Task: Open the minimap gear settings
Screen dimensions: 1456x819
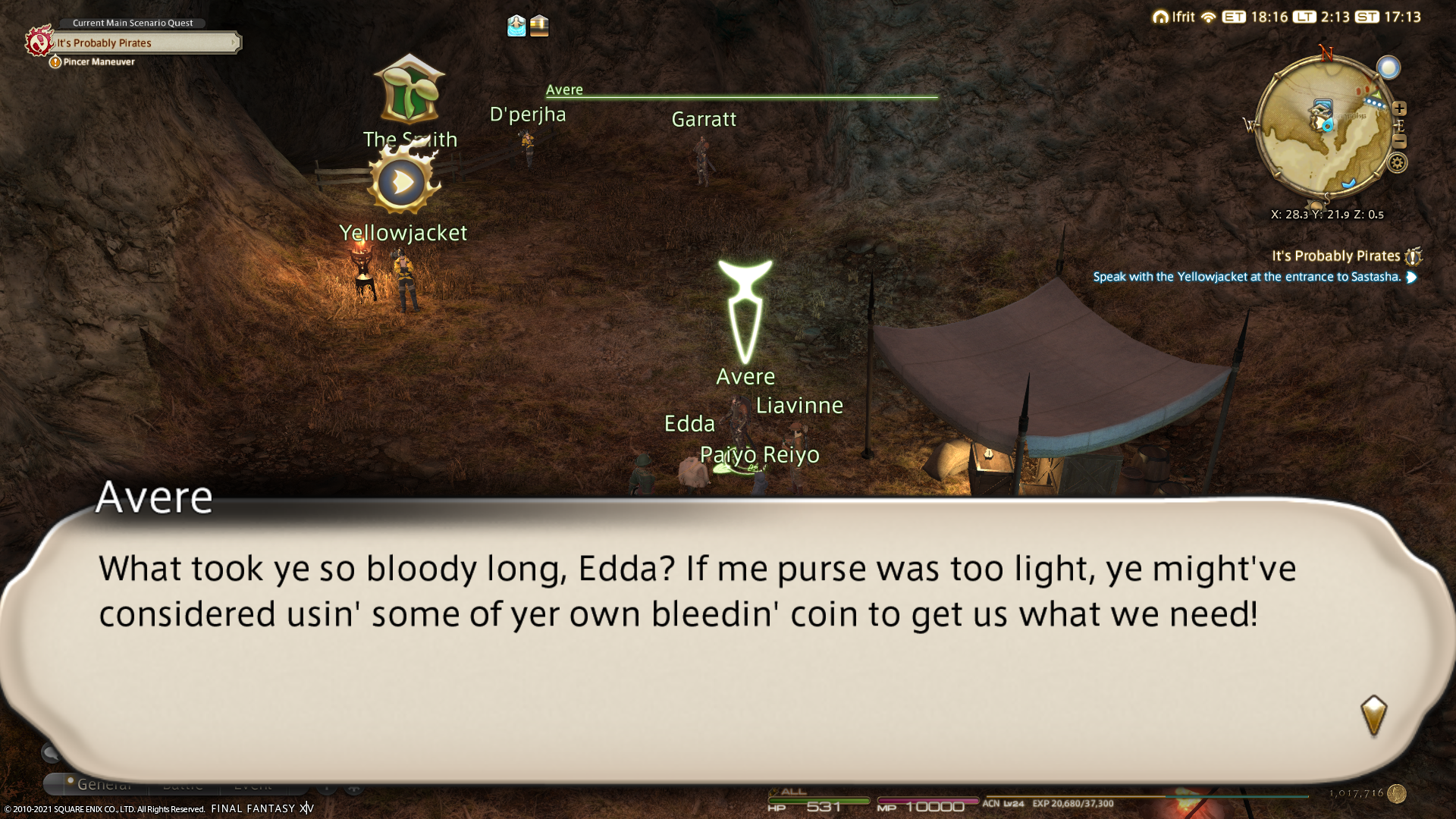Action: 1397,163
